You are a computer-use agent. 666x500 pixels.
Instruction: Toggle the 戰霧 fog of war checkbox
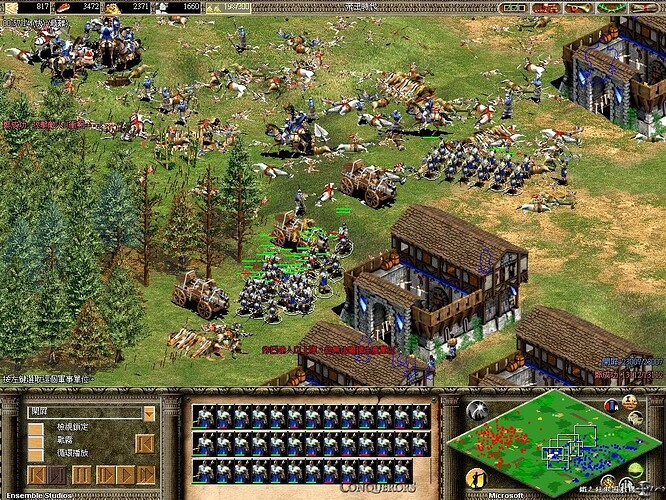click(x=36, y=441)
